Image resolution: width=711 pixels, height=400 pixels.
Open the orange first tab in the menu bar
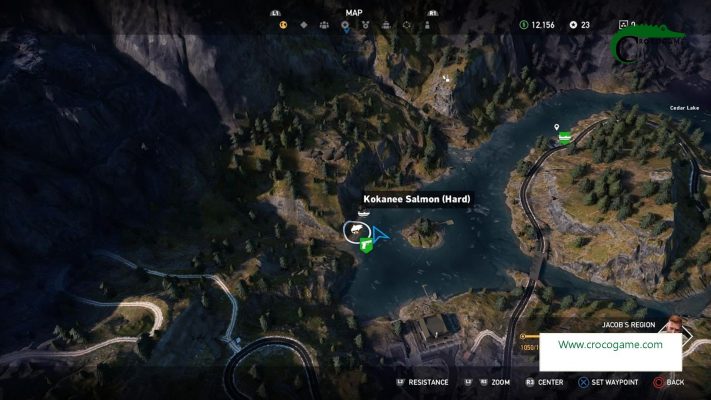(x=285, y=26)
